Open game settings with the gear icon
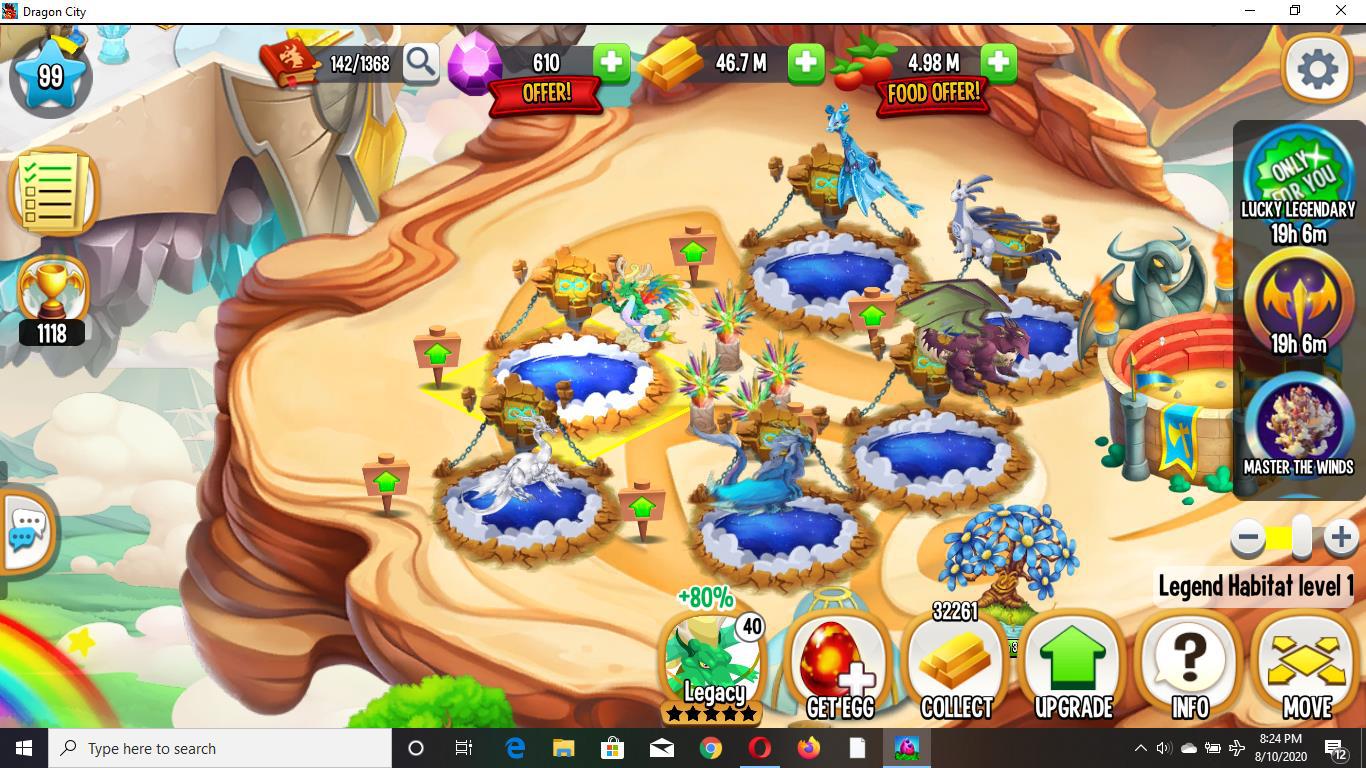The image size is (1366, 768). 1317,68
